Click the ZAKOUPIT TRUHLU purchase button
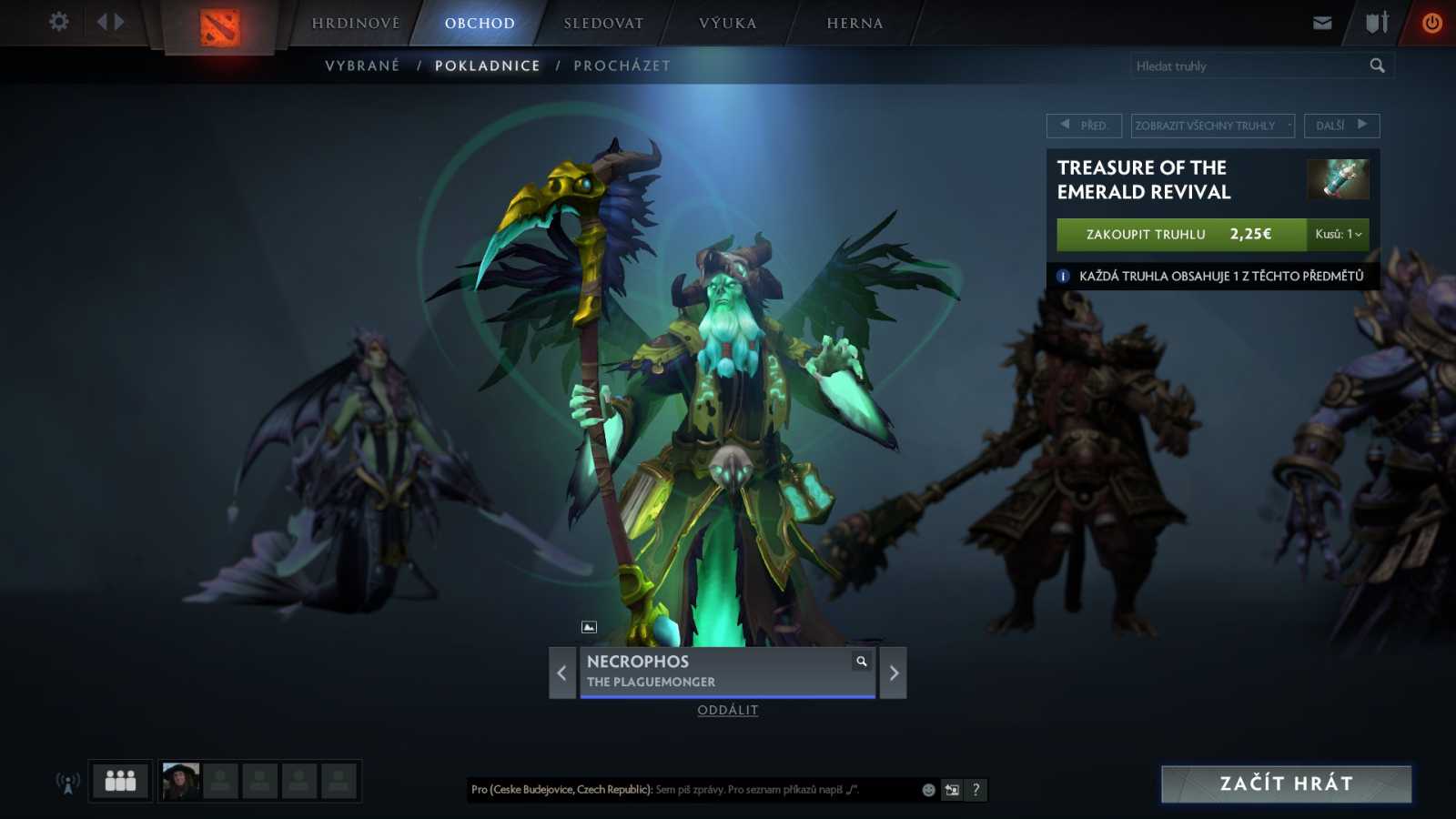This screenshot has width=1456, height=819. [1144, 235]
